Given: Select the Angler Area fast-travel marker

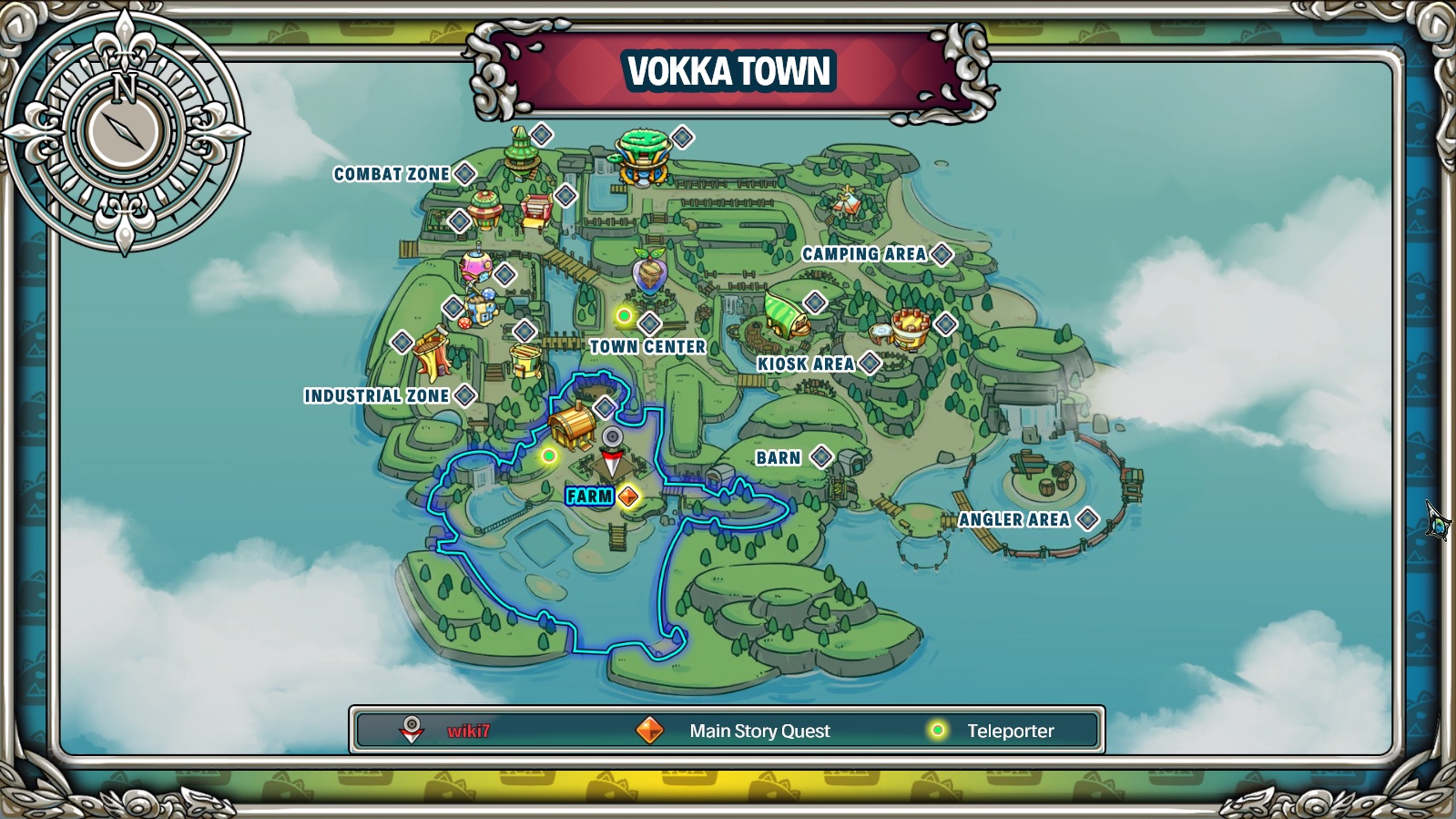Looking at the screenshot, I should (x=1085, y=520).
